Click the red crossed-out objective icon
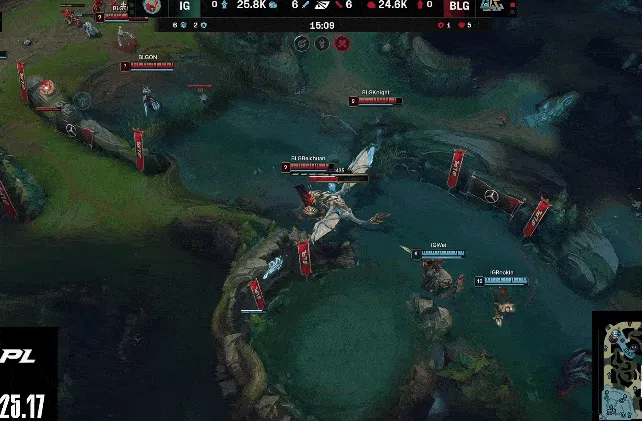642x421 pixels. click(x=342, y=43)
